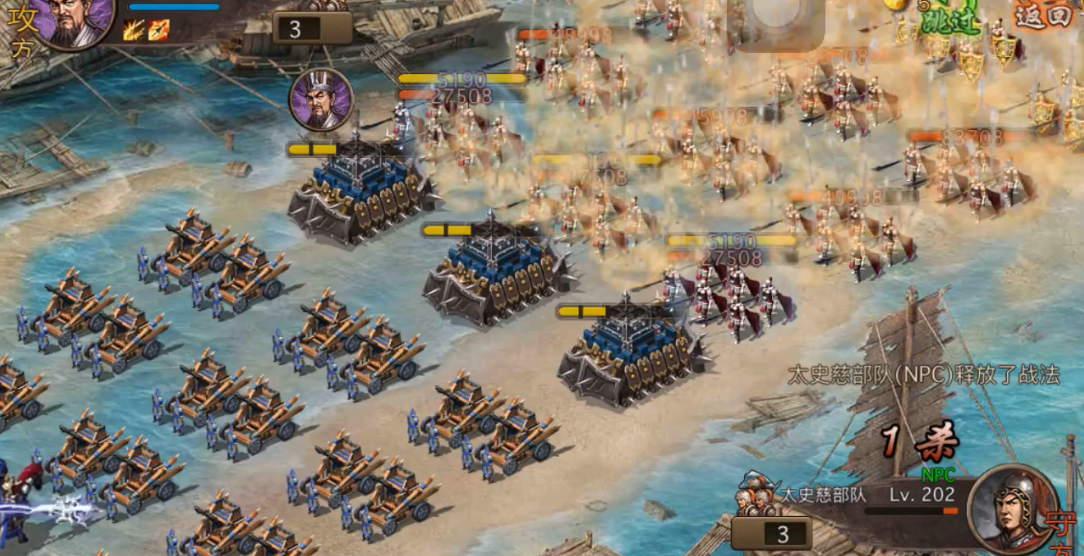
Task: Click the 返回 return button
Action: tap(1041, 14)
